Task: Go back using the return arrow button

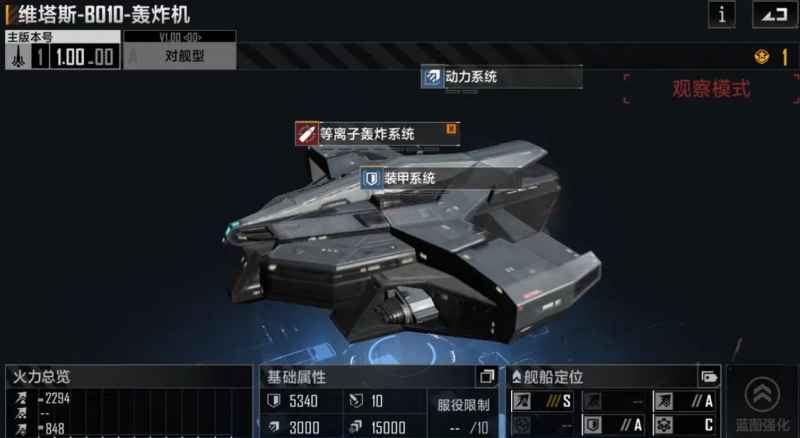Action: pyautogui.click(x=769, y=14)
